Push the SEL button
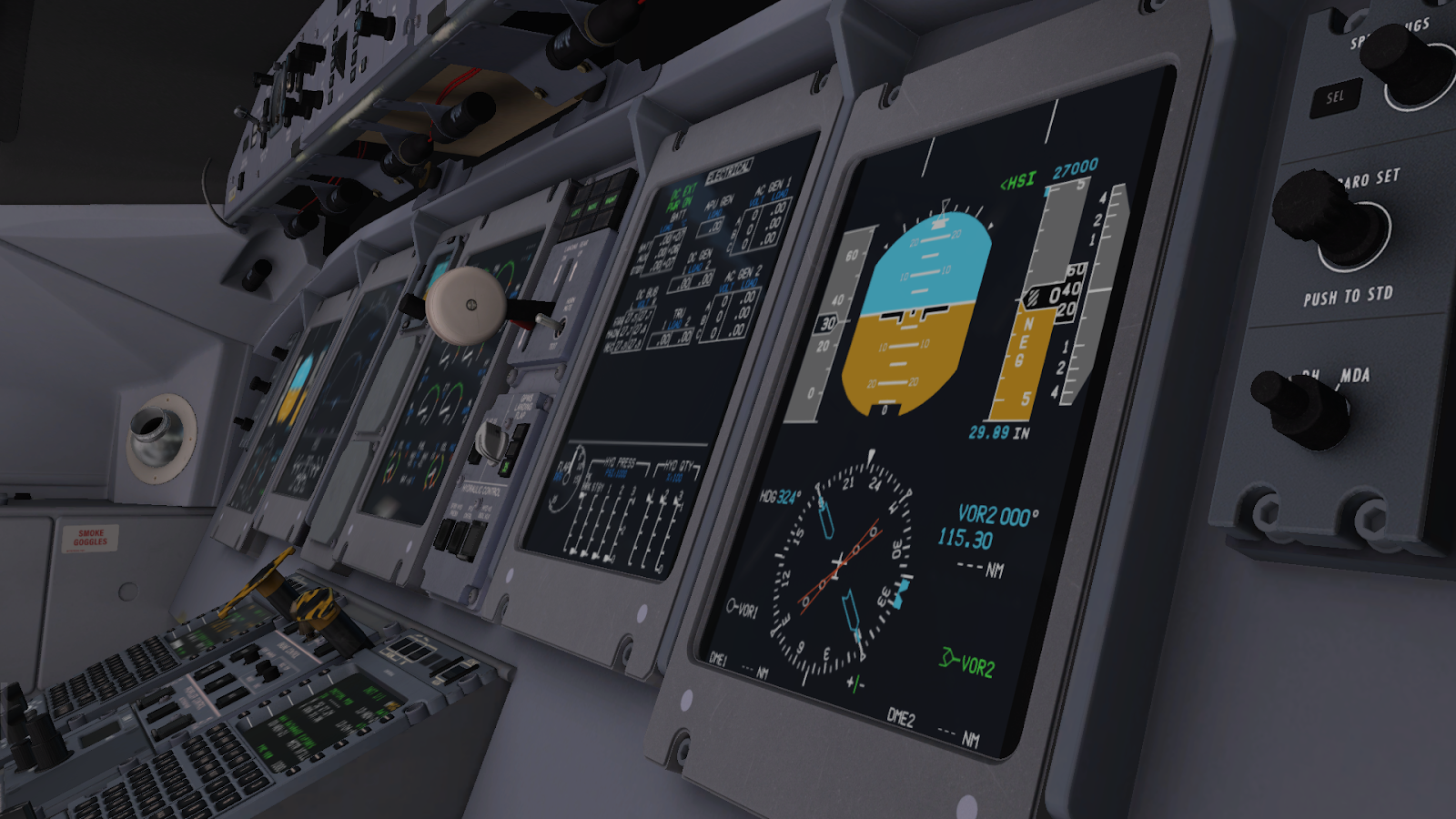Image resolution: width=1456 pixels, height=819 pixels. [1334, 98]
